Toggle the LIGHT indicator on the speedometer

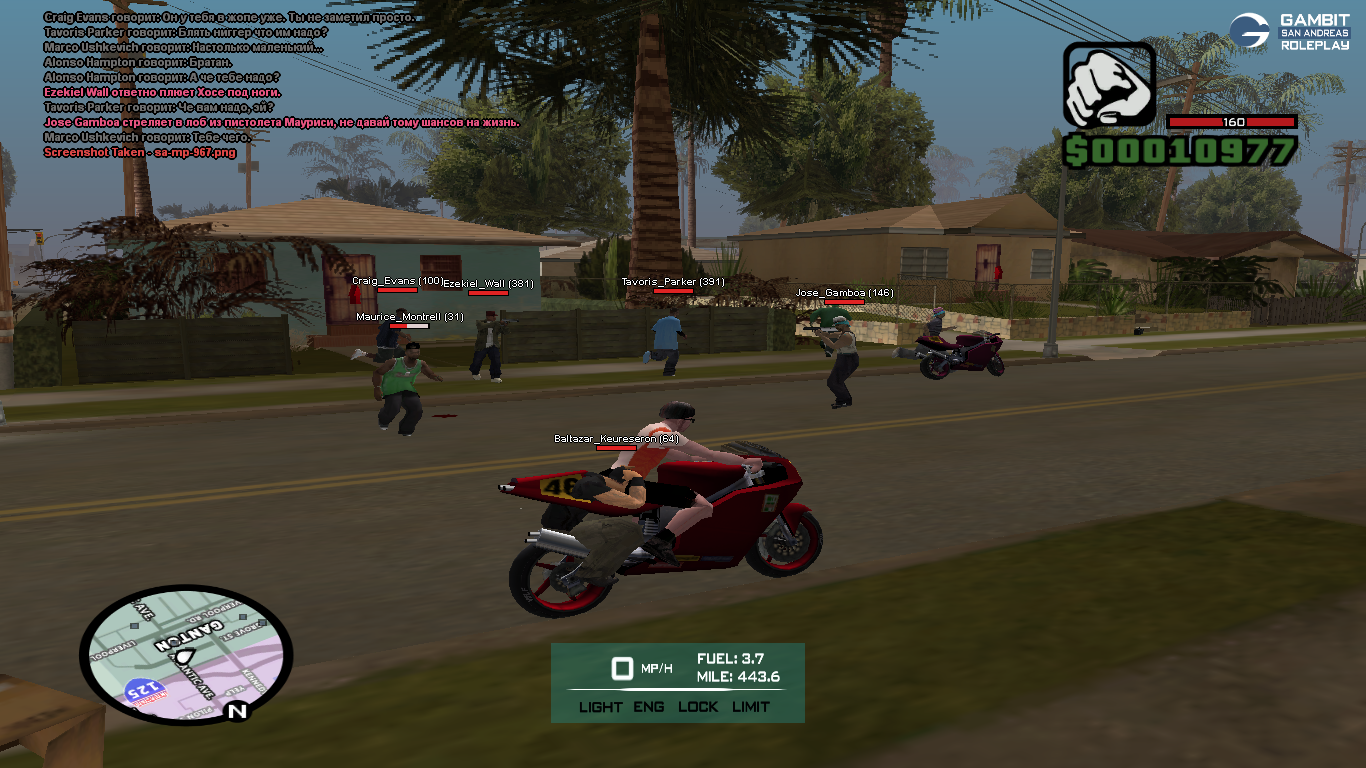coord(600,707)
